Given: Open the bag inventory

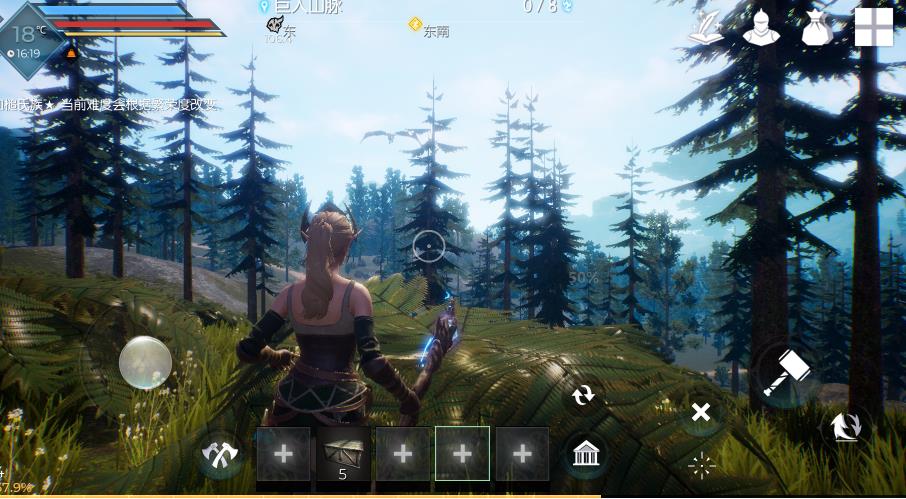Looking at the screenshot, I should point(817,27).
